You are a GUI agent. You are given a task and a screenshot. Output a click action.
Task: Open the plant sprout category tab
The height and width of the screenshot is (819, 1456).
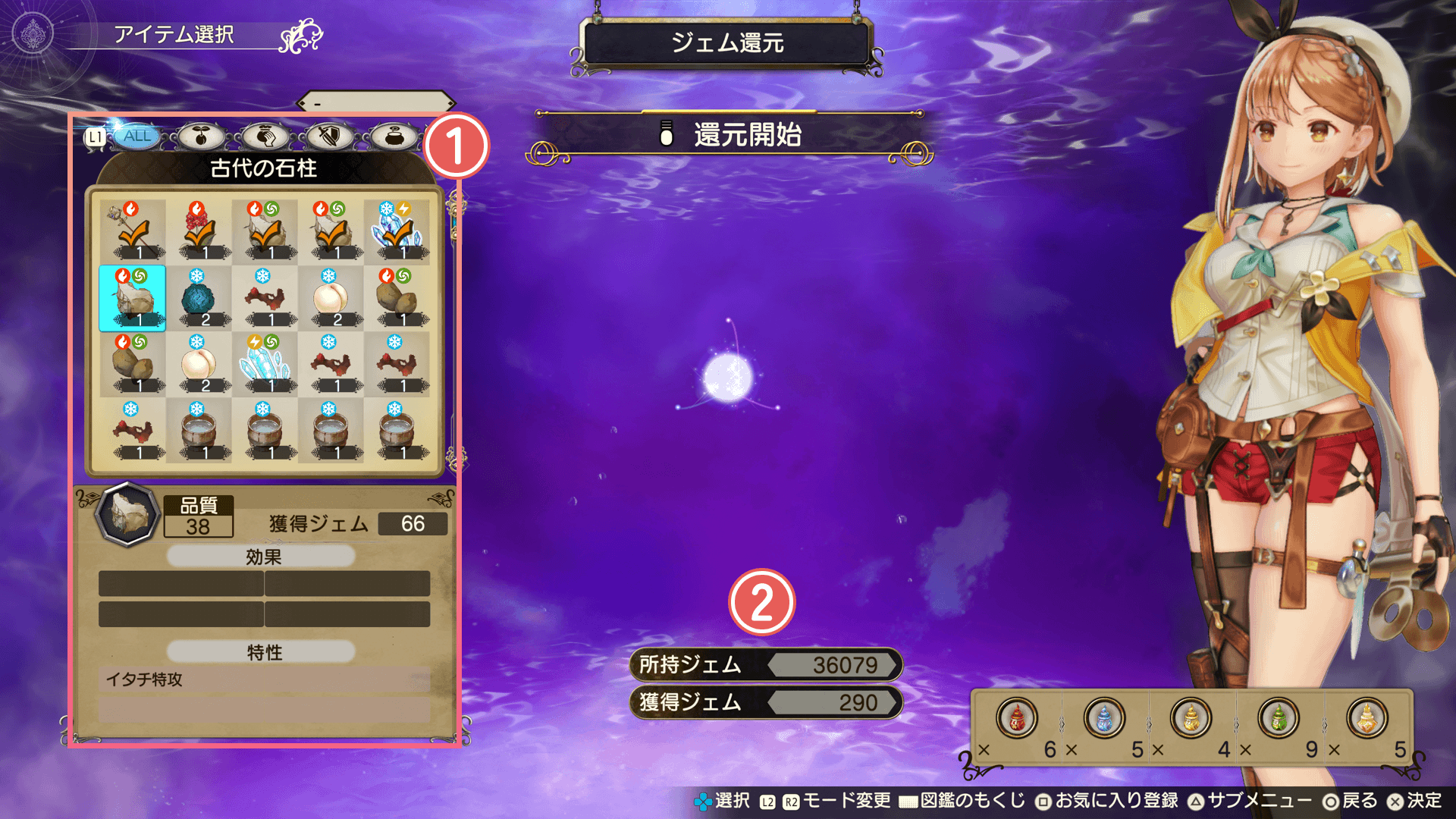pyautogui.click(x=201, y=136)
